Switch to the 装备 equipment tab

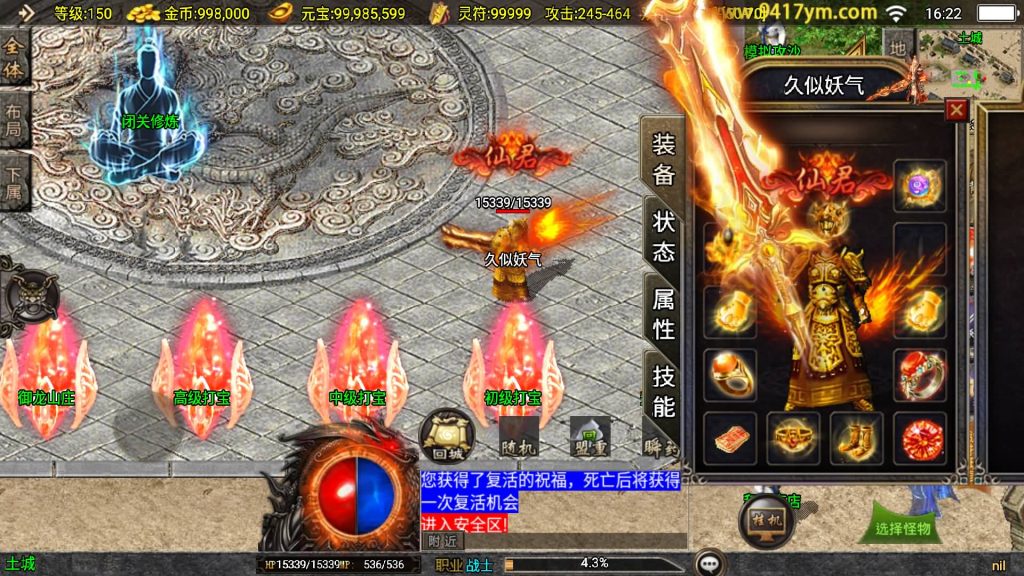pos(663,158)
